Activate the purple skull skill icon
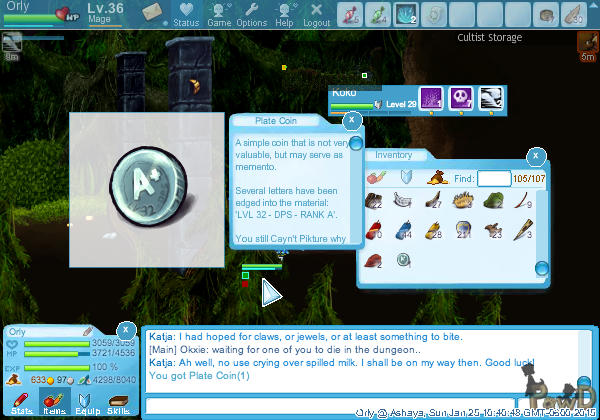600x420 pixels. pyautogui.click(x=461, y=98)
